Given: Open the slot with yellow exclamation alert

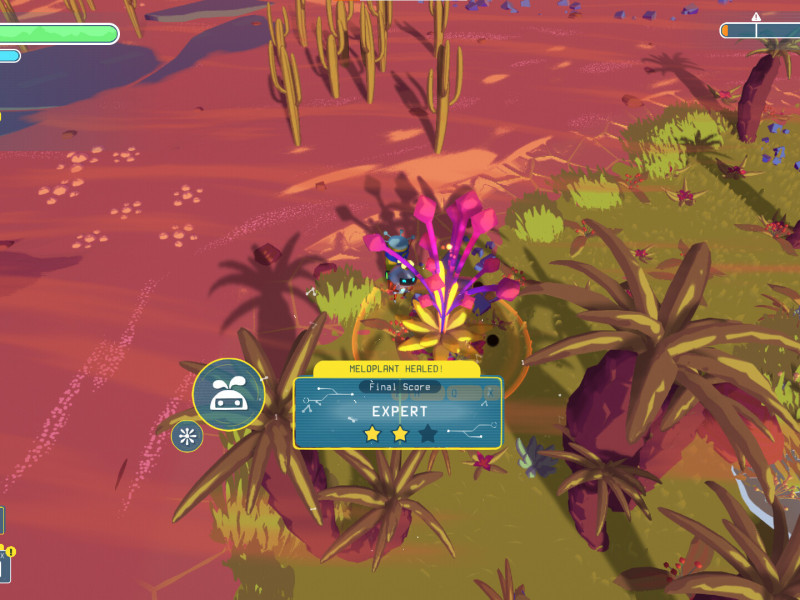Looking at the screenshot, I should click(x=4, y=567).
